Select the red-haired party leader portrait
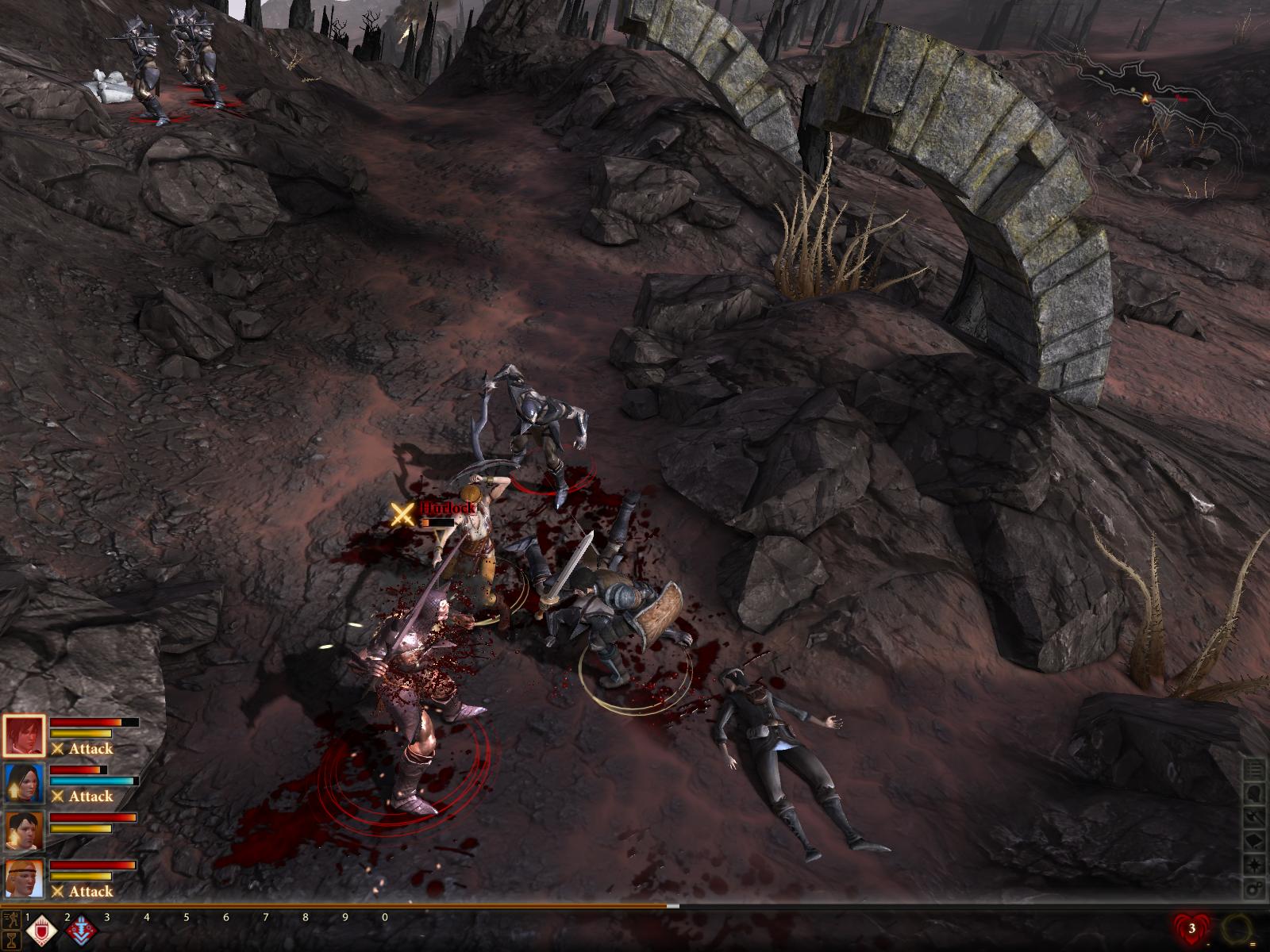 click(25, 736)
